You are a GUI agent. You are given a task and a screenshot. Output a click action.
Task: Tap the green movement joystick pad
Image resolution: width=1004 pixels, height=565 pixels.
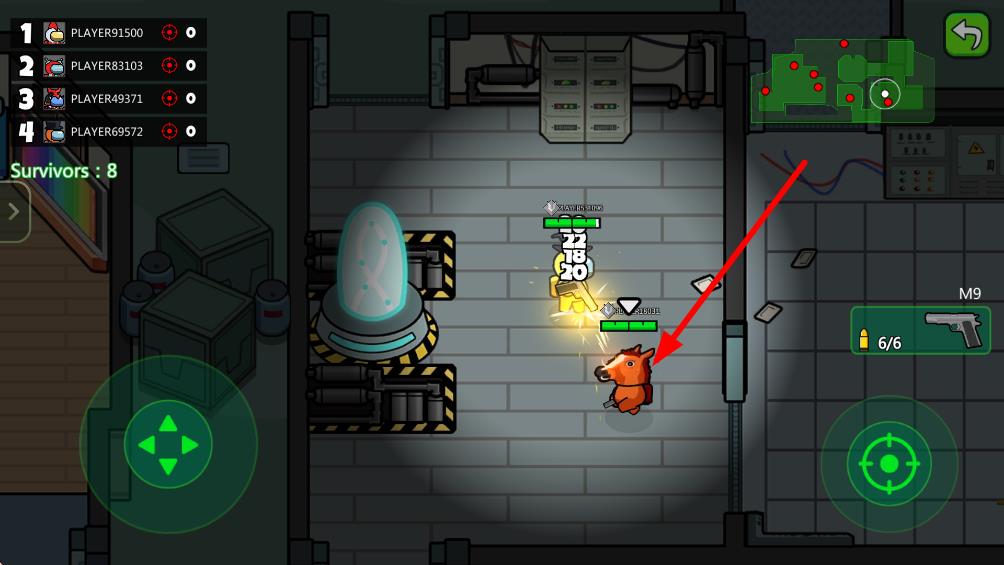point(168,444)
